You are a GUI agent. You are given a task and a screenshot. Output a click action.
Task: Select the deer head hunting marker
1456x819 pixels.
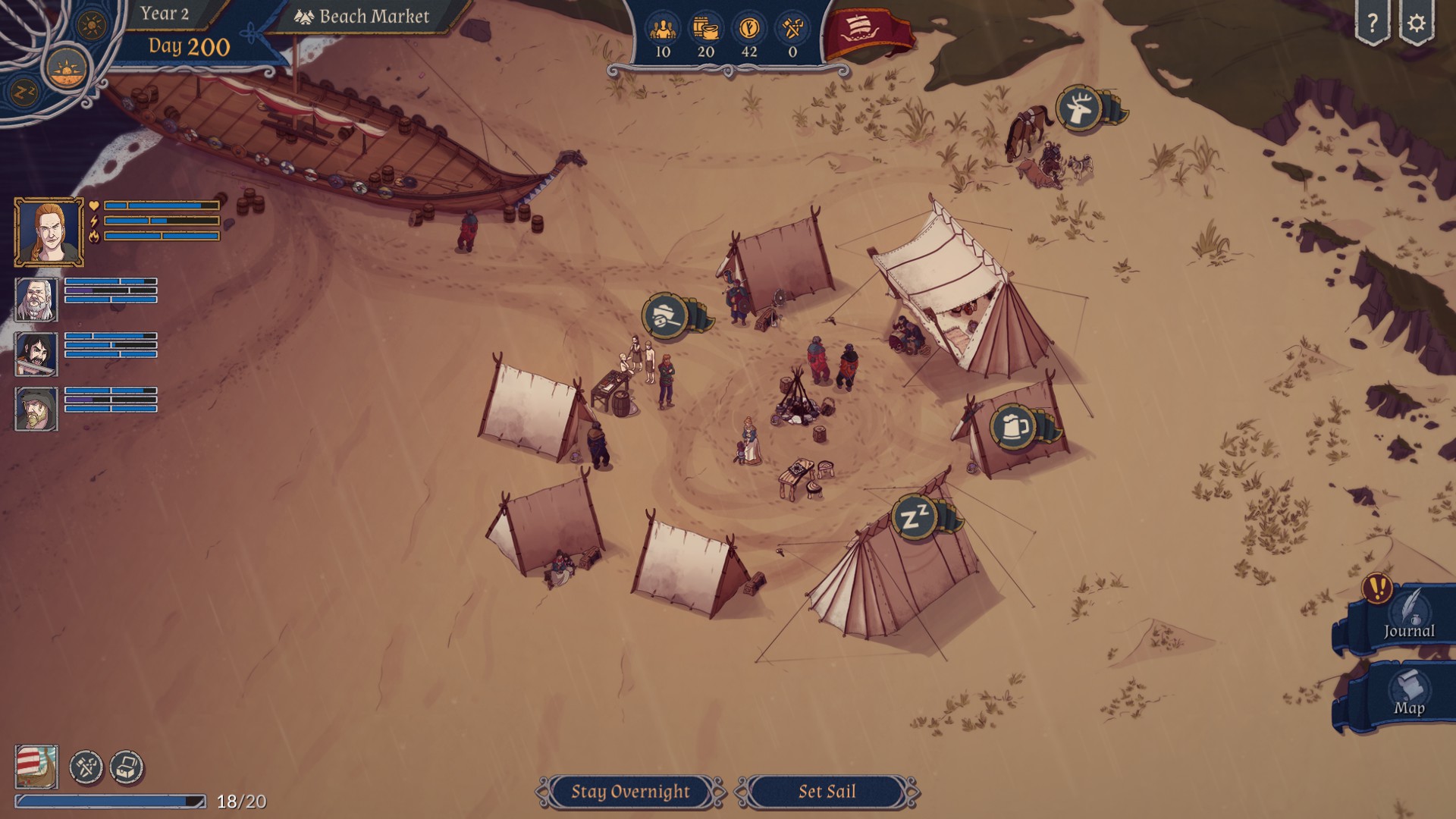(1079, 109)
